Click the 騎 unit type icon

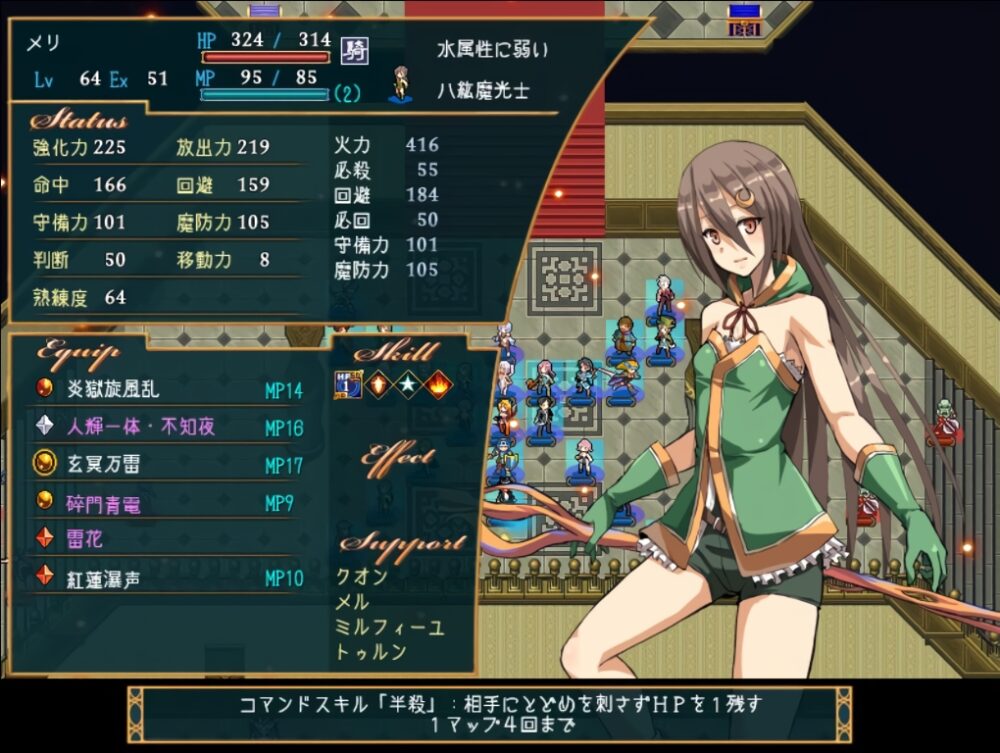(x=354, y=49)
